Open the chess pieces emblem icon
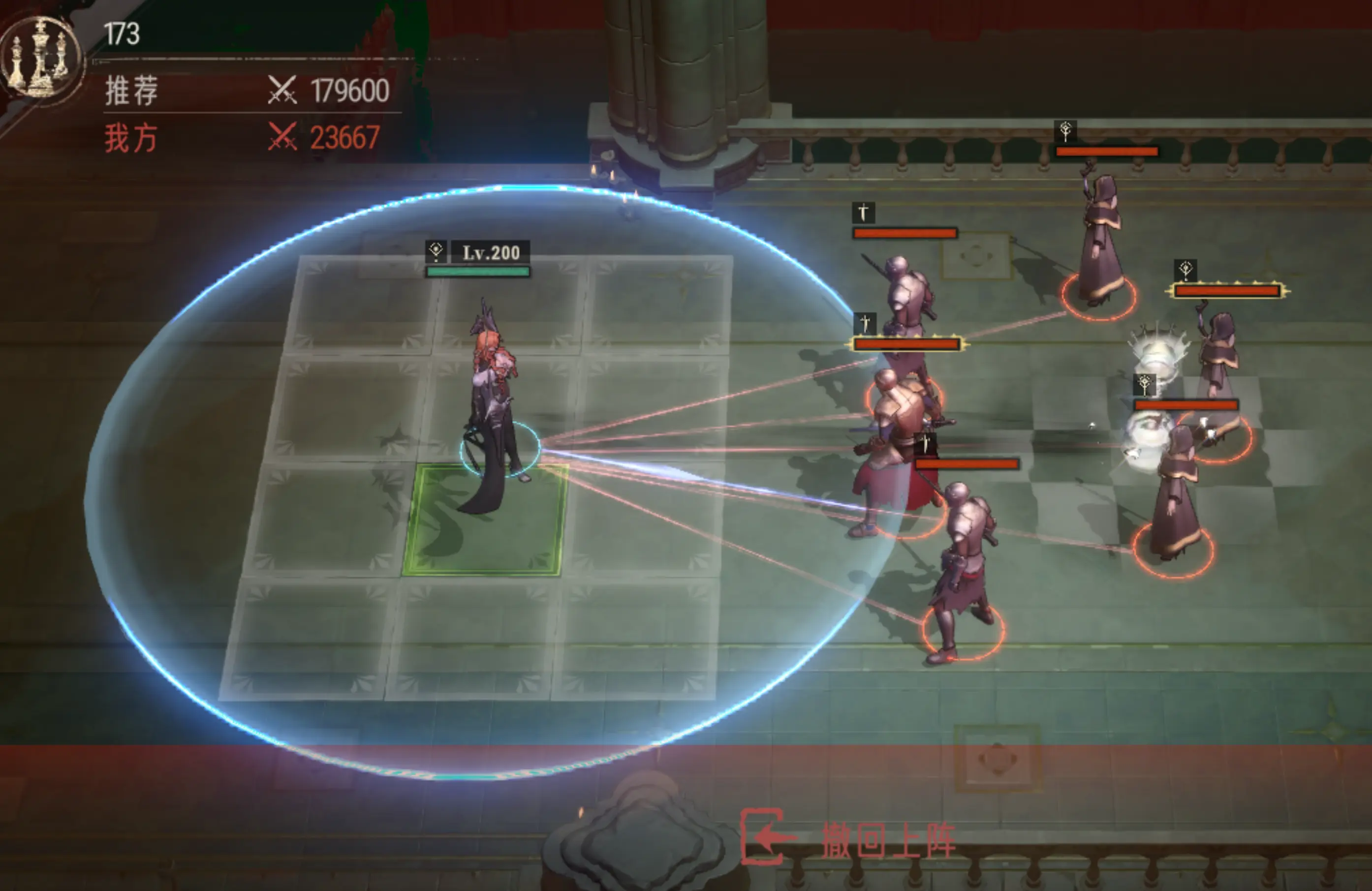1372x891 pixels. pyautogui.click(x=40, y=58)
